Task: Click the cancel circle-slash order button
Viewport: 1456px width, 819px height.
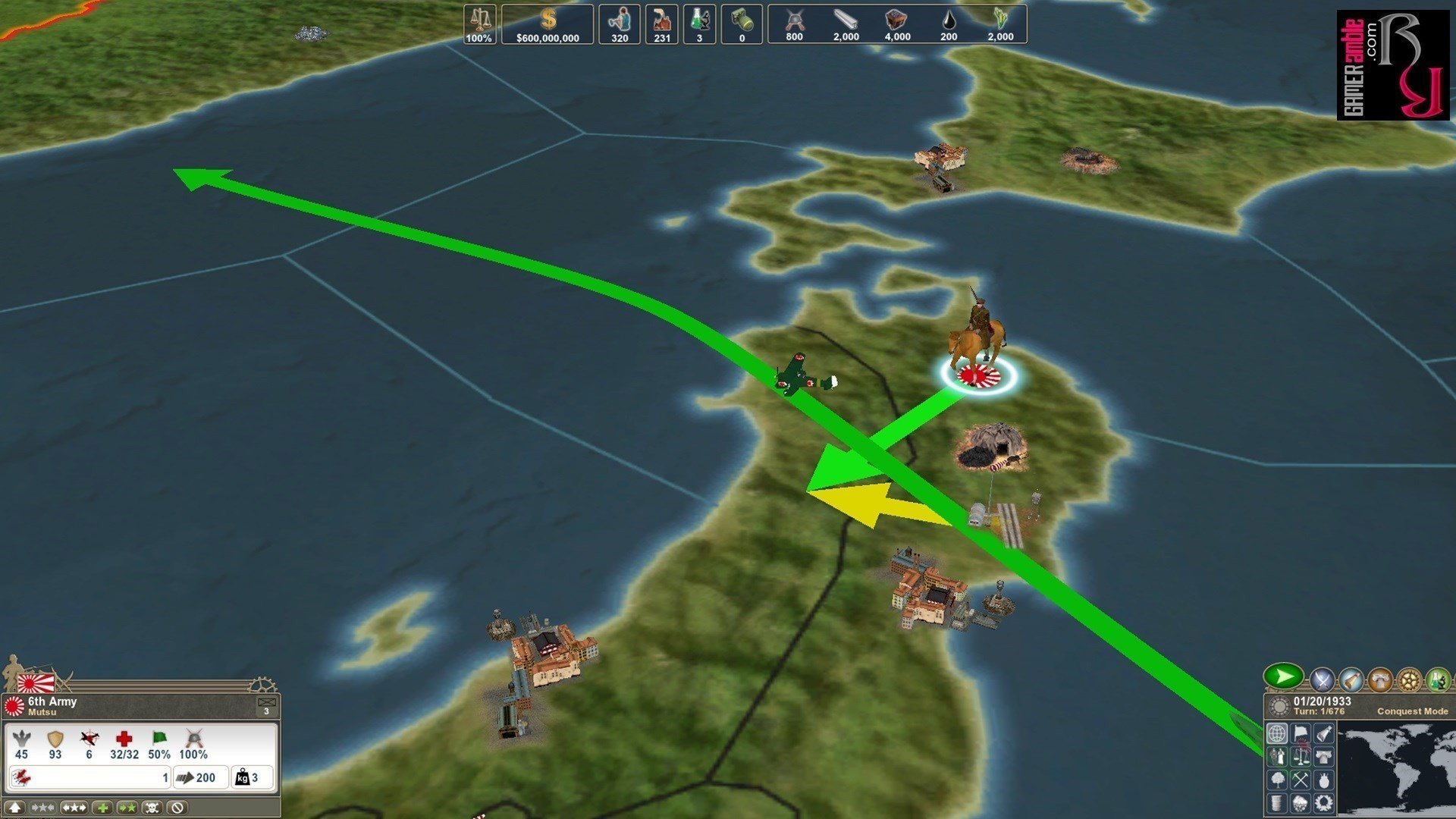Action: [x=177, y=808]
